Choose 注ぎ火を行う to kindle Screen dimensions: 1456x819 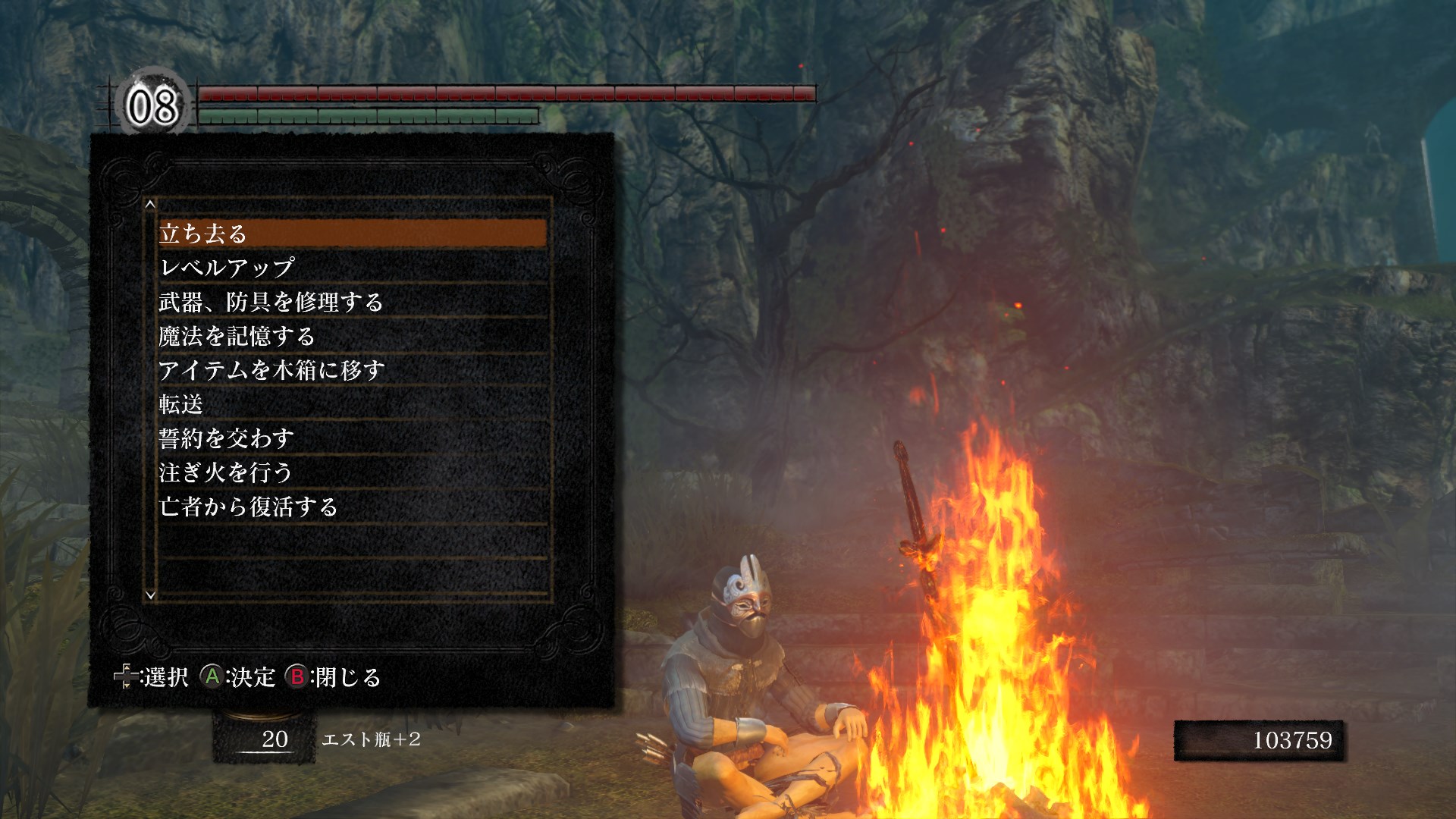(x=353, y=472)
